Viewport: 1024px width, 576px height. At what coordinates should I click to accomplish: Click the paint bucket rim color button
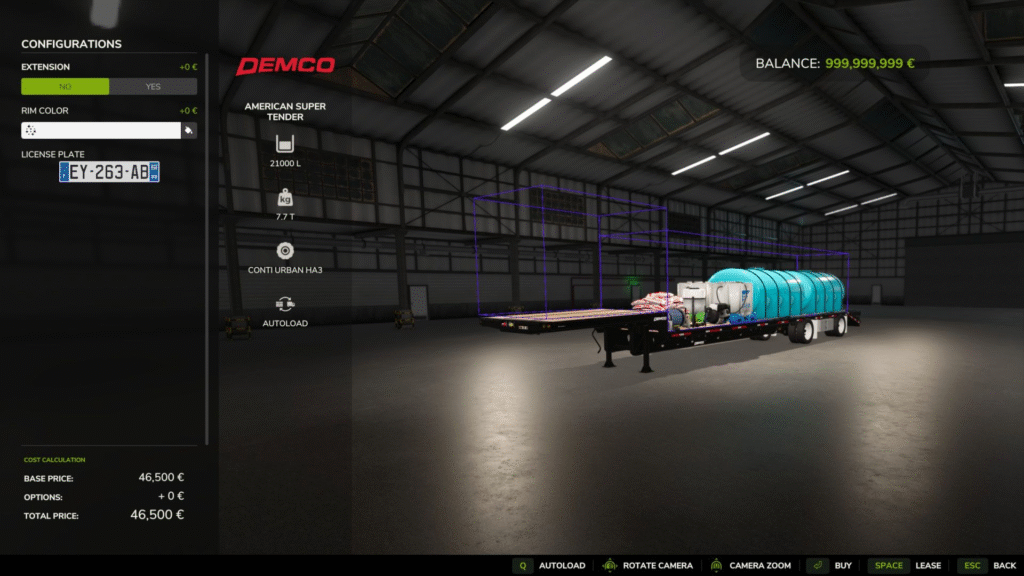[189, 131]
